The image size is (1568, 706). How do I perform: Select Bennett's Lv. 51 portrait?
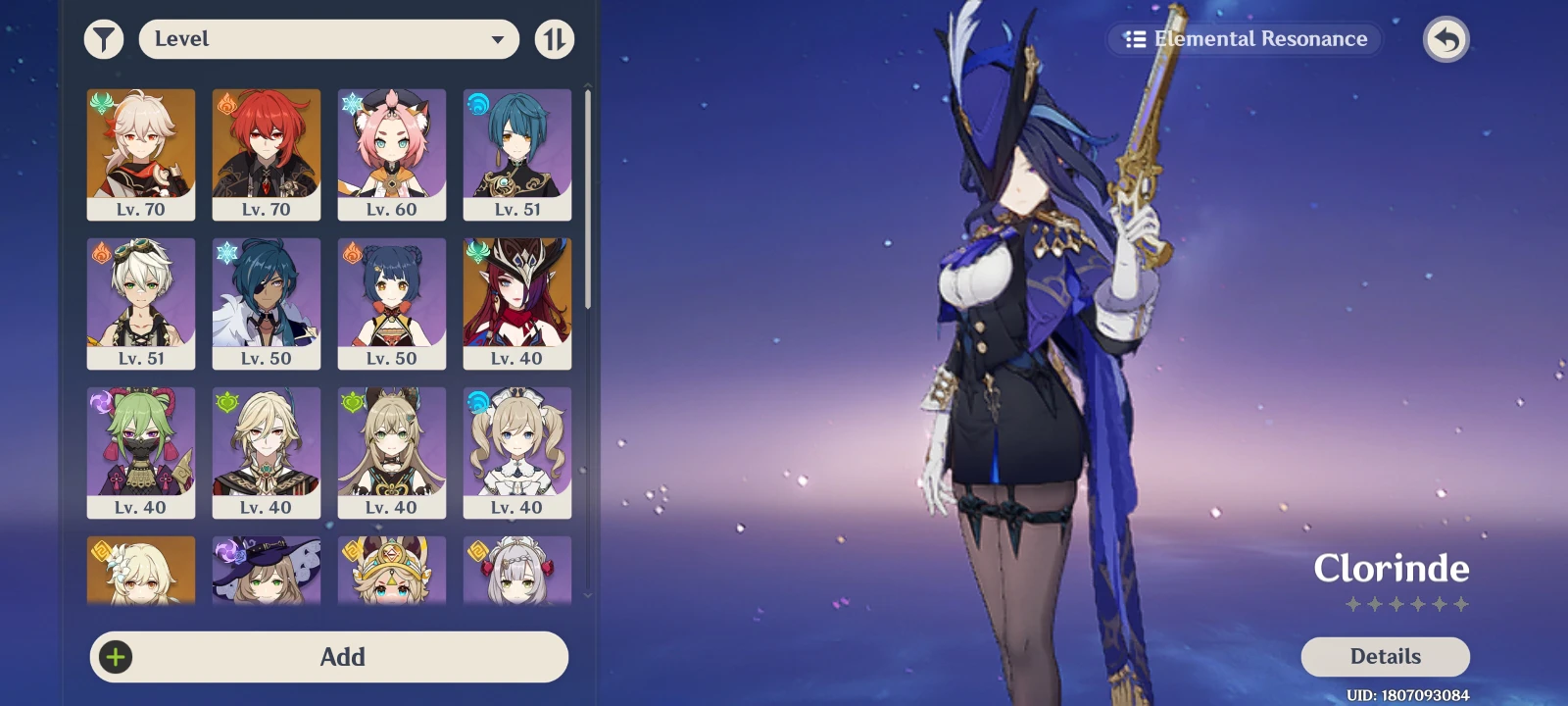[140, 302]
